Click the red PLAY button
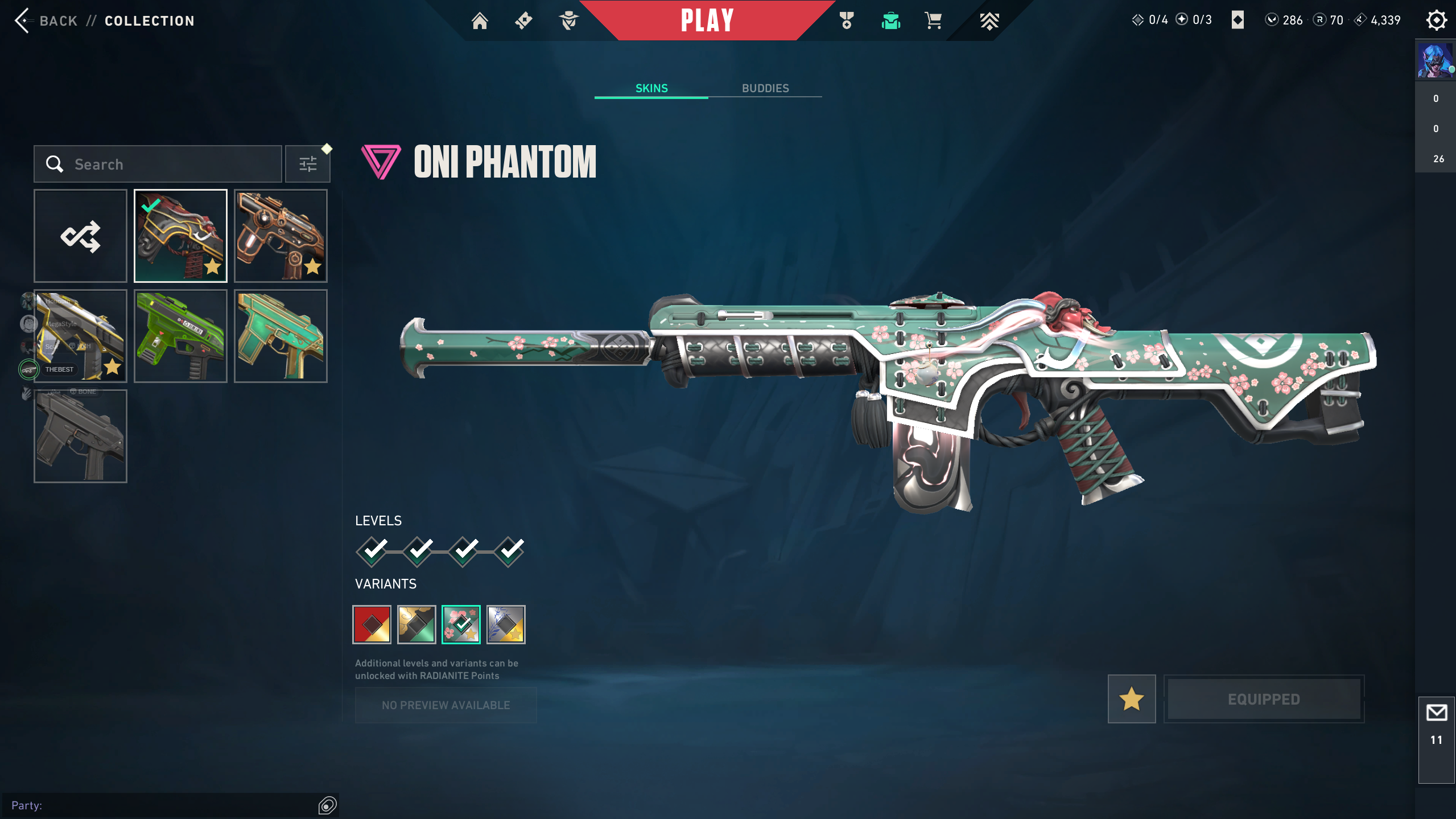Image resolution: width=1456 pixels, height=819 pixels. [707, 20]
